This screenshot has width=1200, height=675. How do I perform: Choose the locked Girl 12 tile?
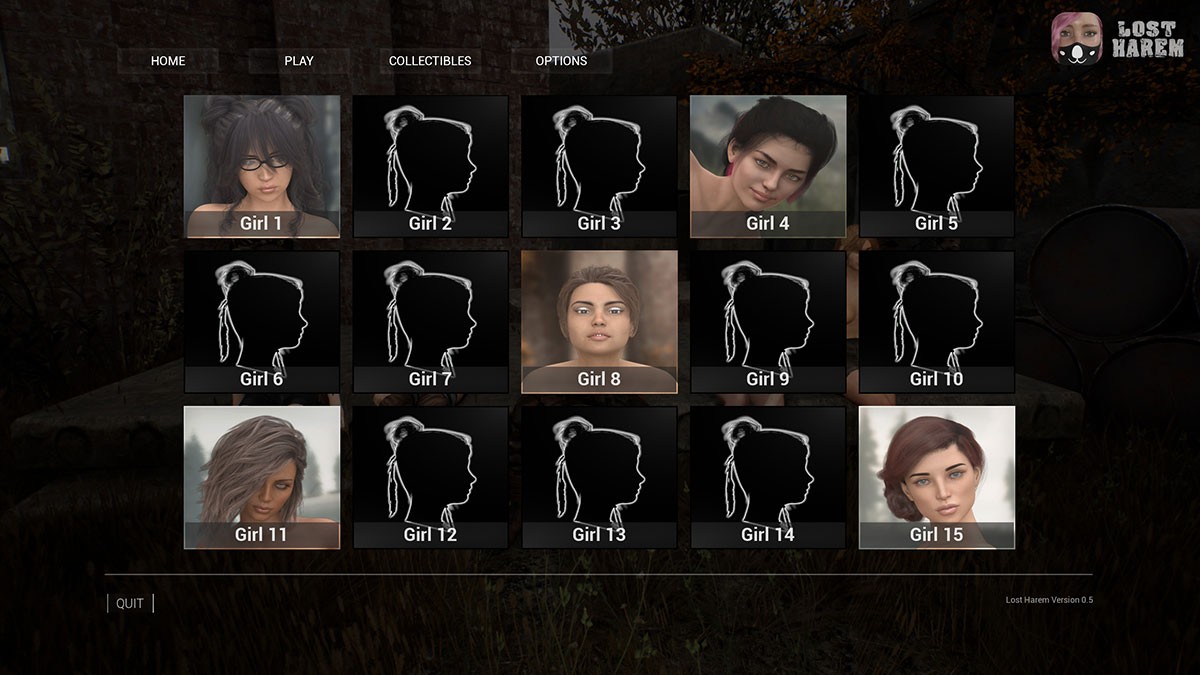[431, 477]
